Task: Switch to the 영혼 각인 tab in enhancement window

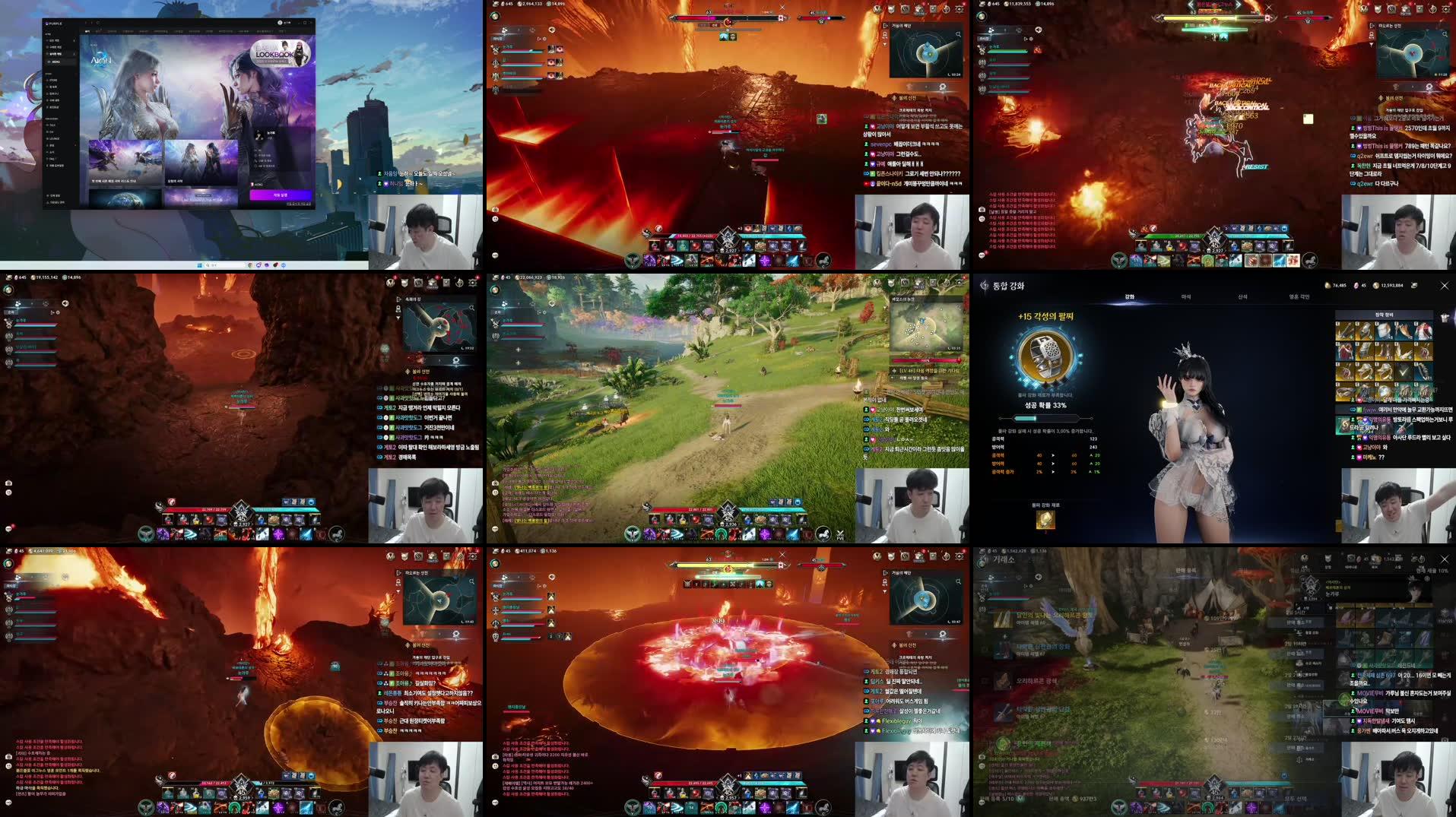Action: (1300, 296)
